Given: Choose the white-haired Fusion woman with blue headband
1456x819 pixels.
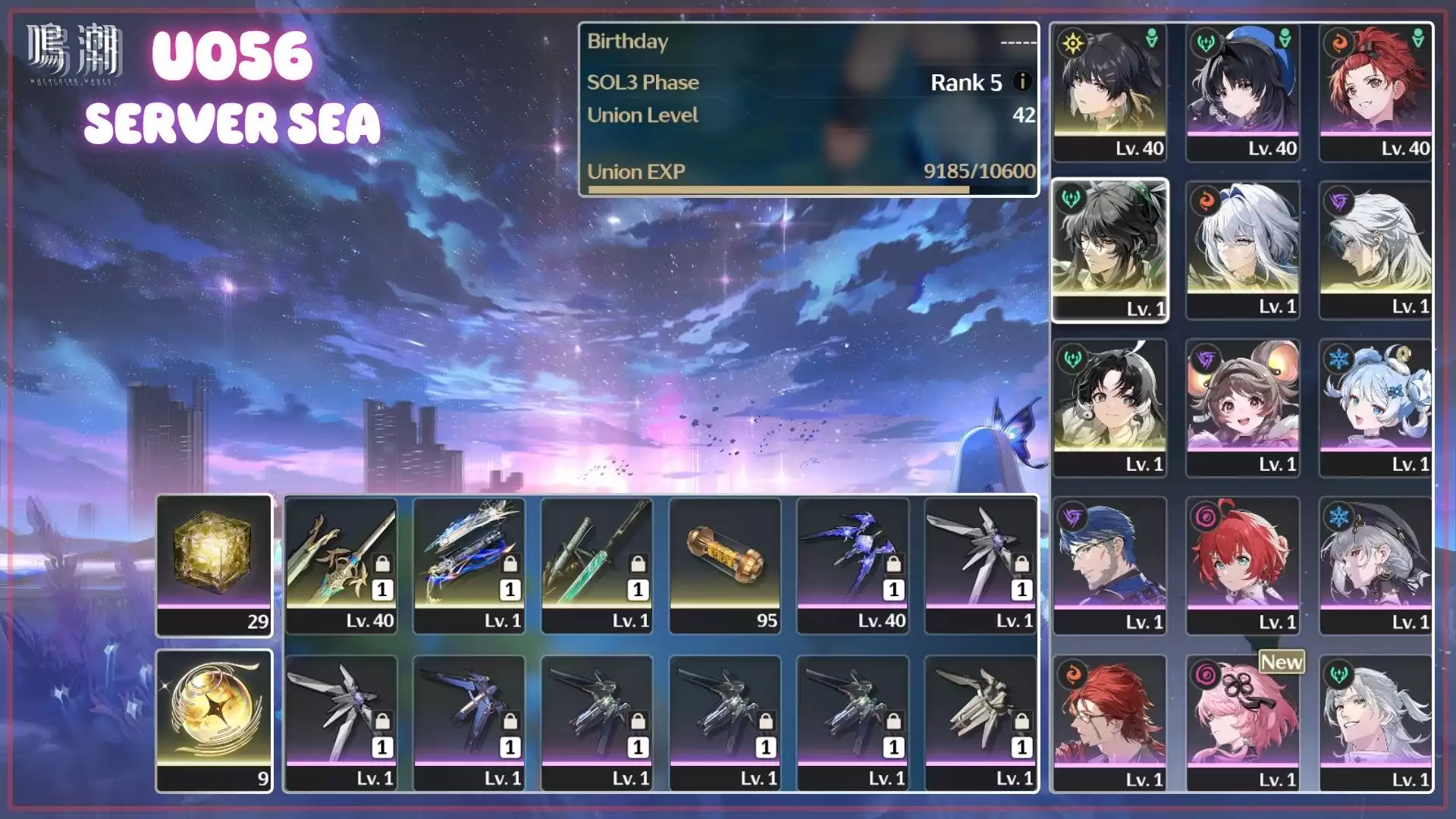Looking at the screenshot, I should click(1243, 249).
